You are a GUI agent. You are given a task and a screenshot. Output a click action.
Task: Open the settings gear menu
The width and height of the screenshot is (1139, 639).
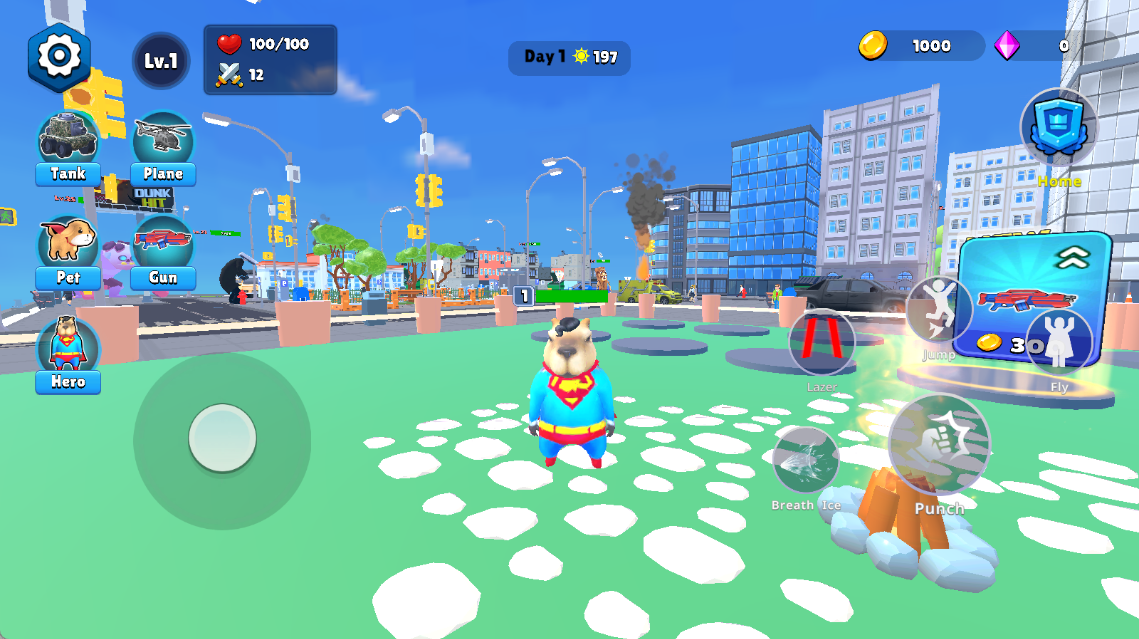pyautogui.click(x=59, y=57)
